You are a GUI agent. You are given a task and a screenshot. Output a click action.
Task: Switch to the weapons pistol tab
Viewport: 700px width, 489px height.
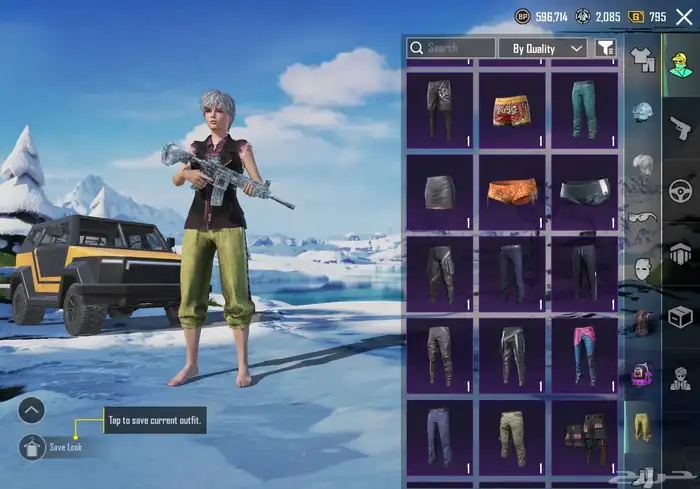680,128
